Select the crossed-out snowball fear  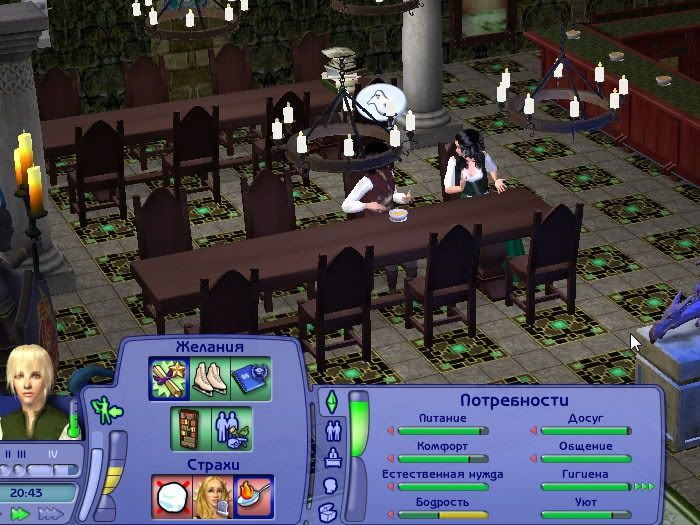[x=173, y=497]
